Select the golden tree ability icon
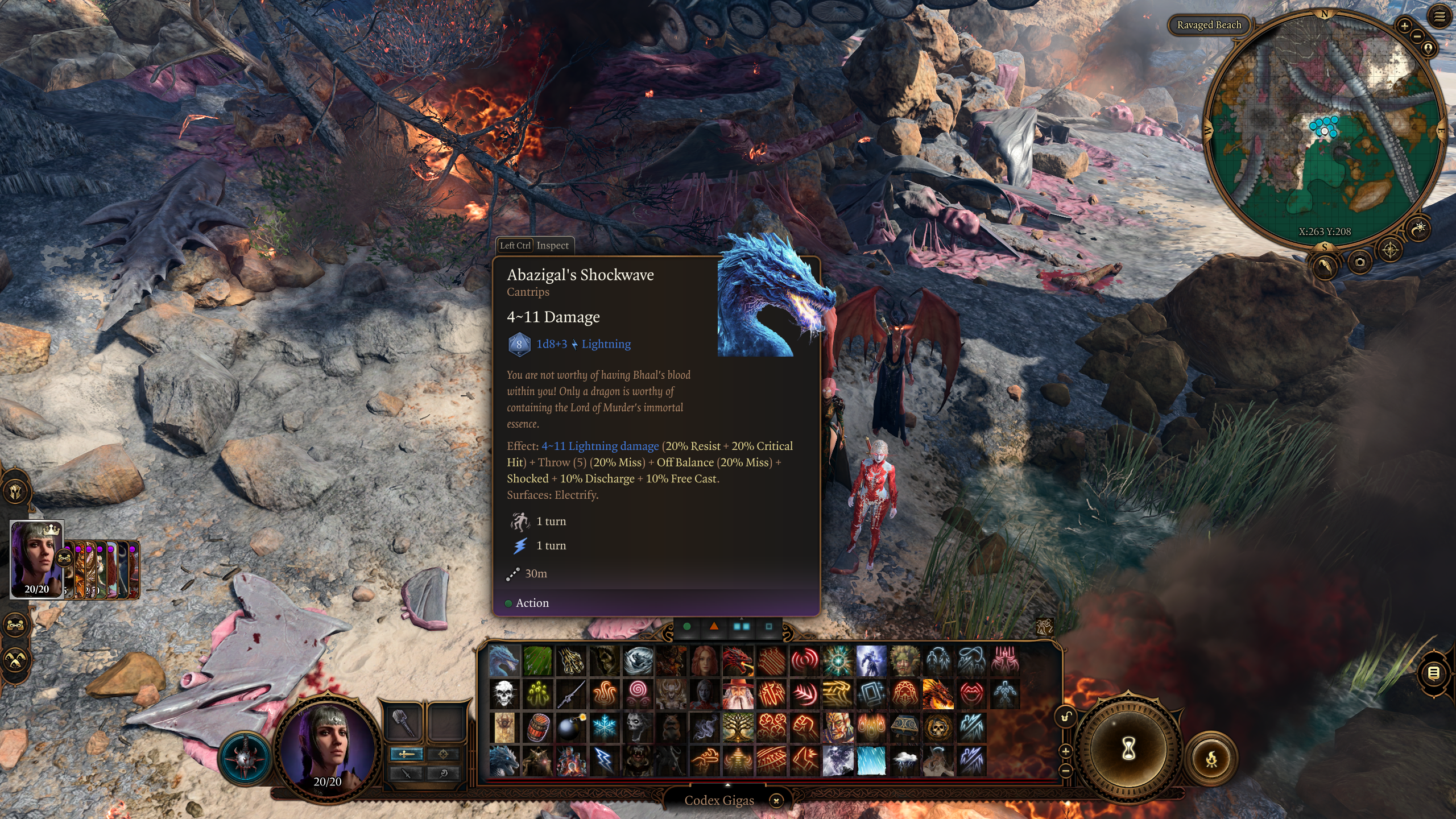This screenshot has height=819, width=1456. (x=738, y=727)
